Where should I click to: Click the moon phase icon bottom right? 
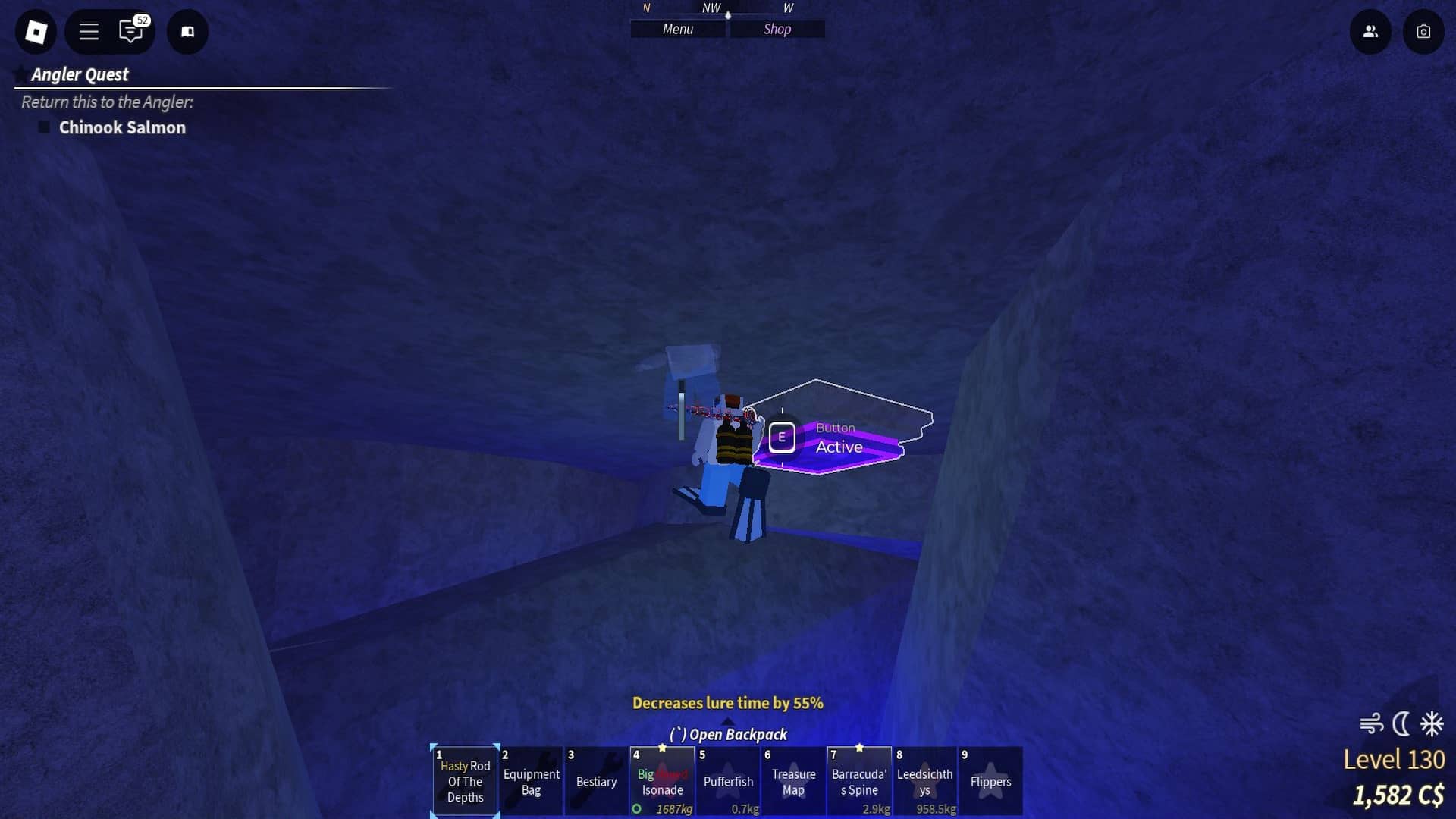pyautogui.click(x=1401, y=724)
